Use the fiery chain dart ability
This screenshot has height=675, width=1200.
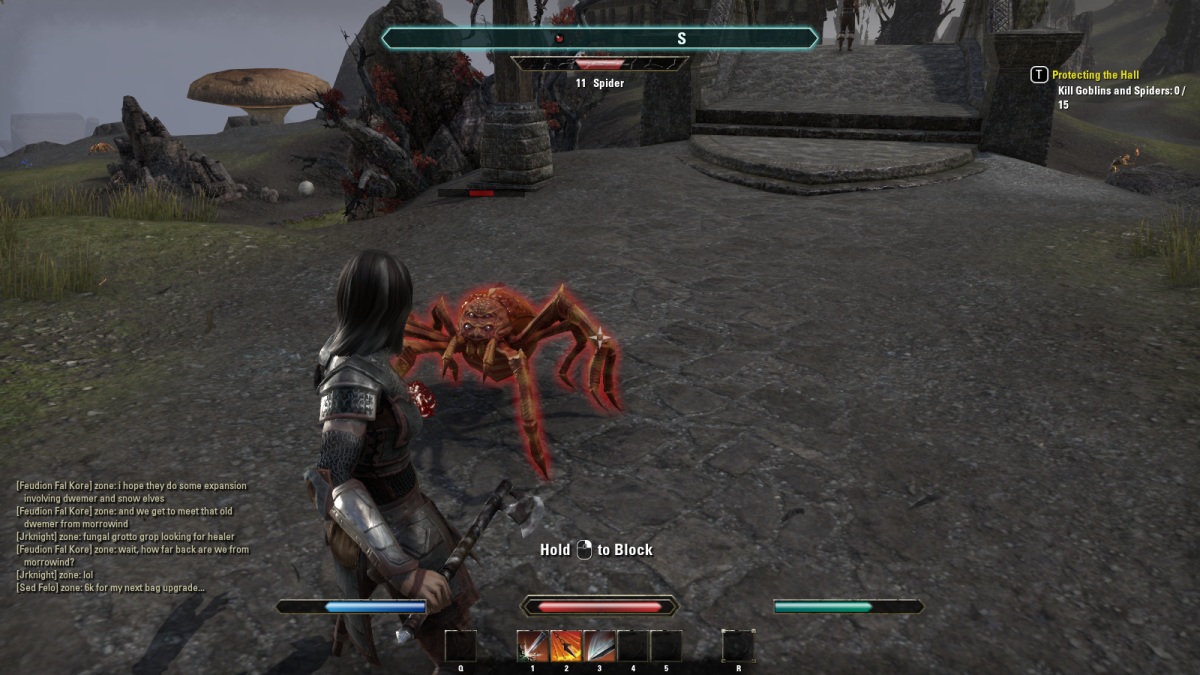click(x=566, y=646)
